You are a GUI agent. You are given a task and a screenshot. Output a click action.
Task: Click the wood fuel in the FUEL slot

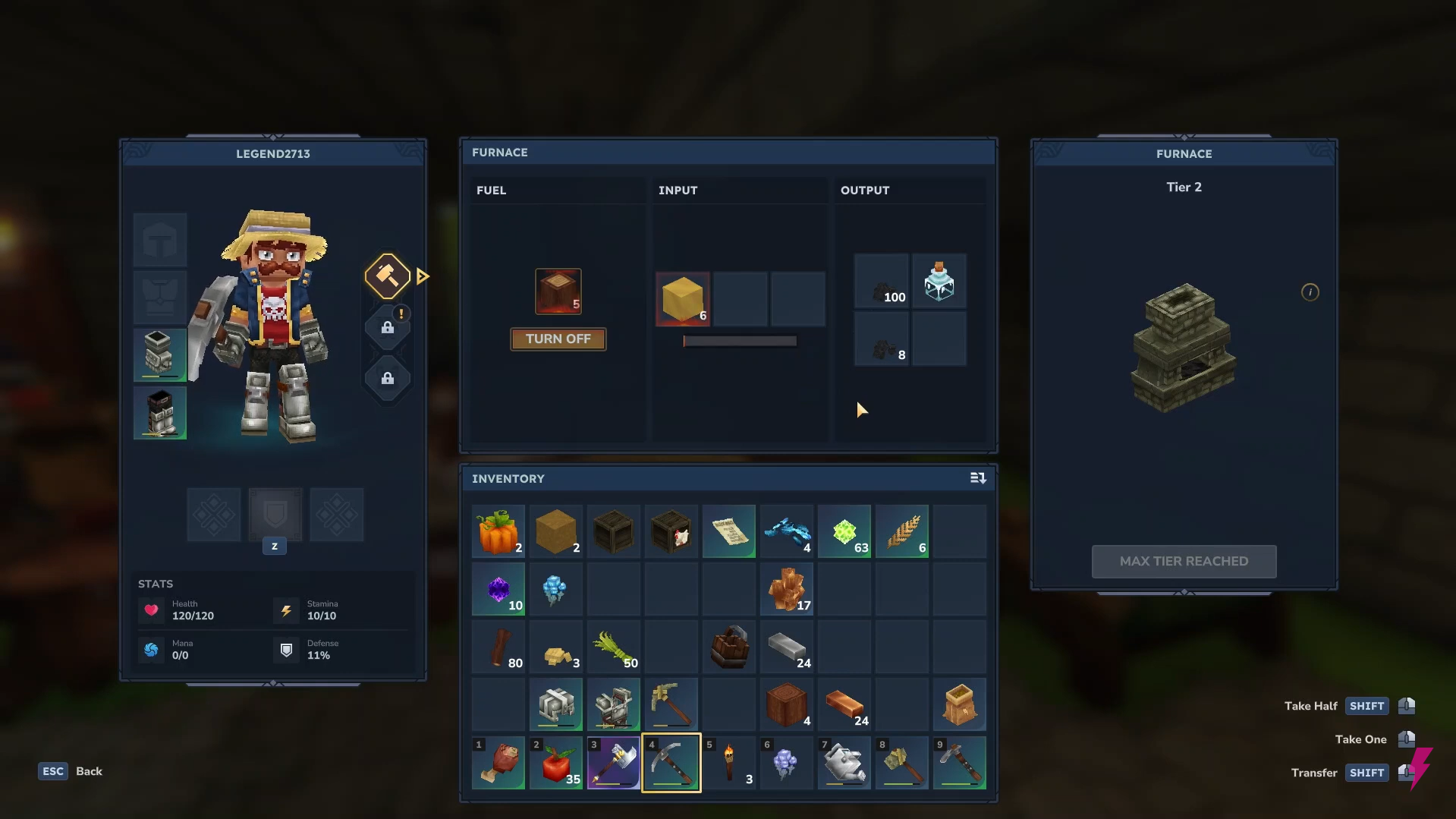(558, 291)
